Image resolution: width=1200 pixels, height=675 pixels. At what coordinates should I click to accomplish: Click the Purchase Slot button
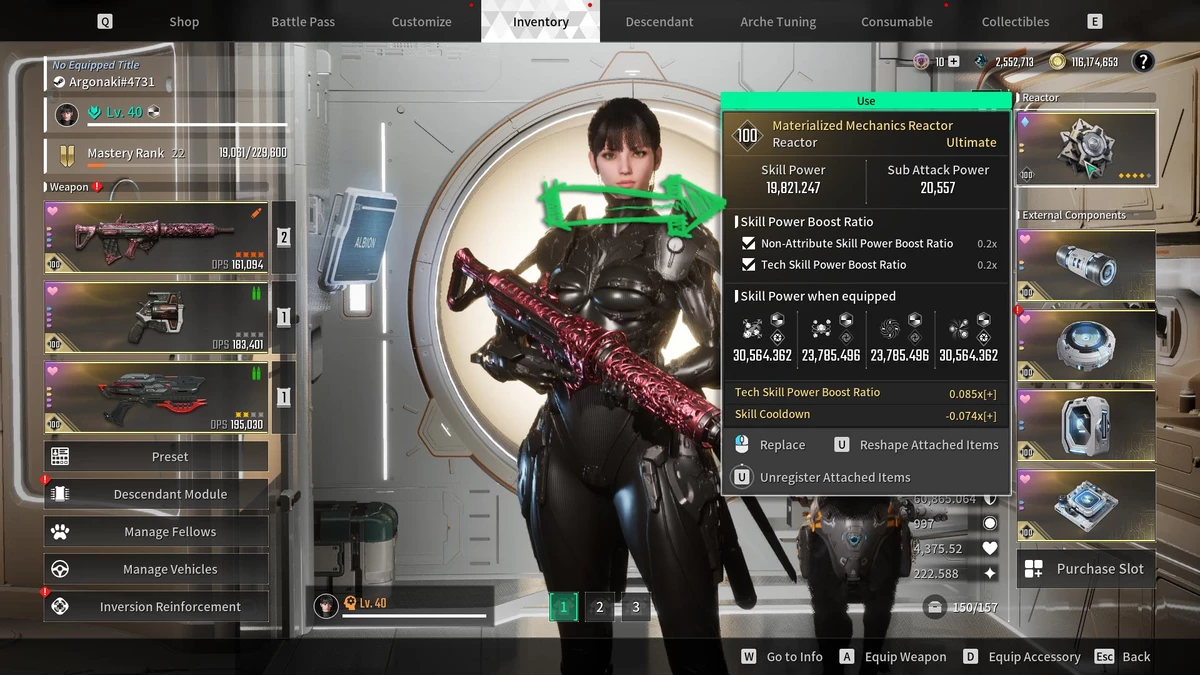click(1086, 569)
